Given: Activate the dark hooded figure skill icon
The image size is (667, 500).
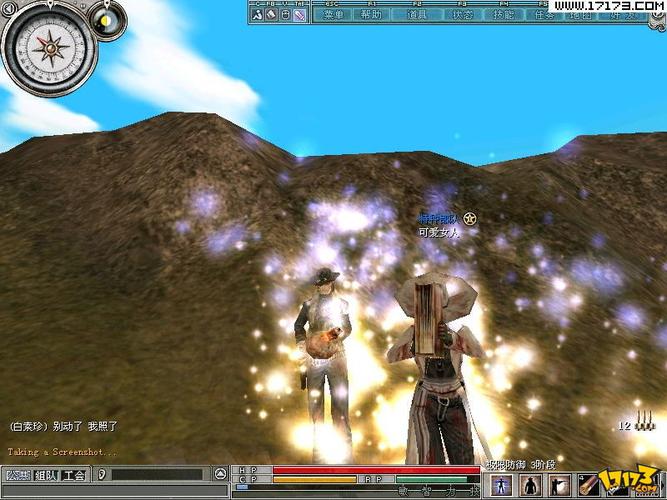Looking at the screenshot, I should pyautogui.click(x=530, y=485).
